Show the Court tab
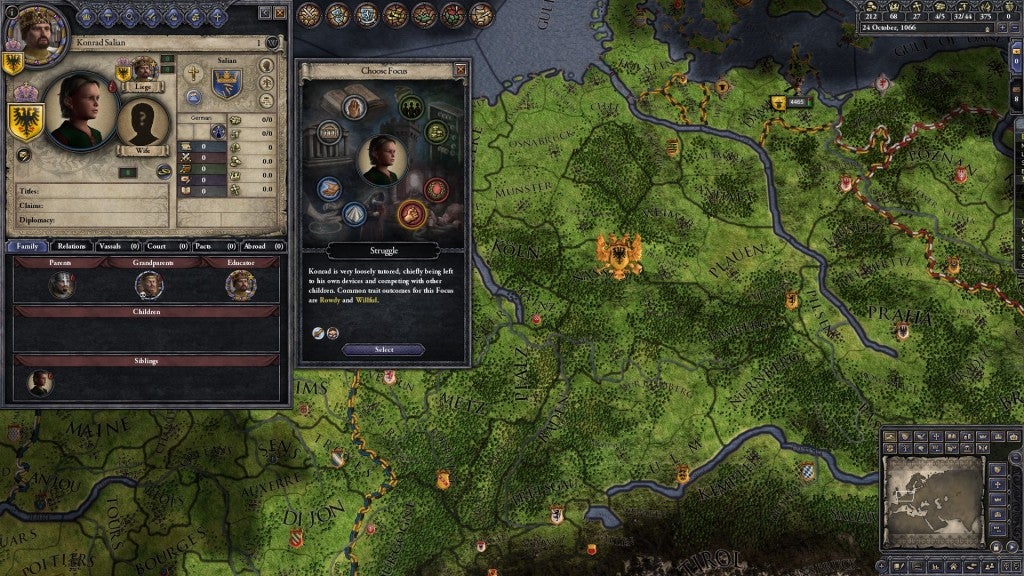This screenshot has height=576, width=1024. pyautogui.click(x=160, y=245)
